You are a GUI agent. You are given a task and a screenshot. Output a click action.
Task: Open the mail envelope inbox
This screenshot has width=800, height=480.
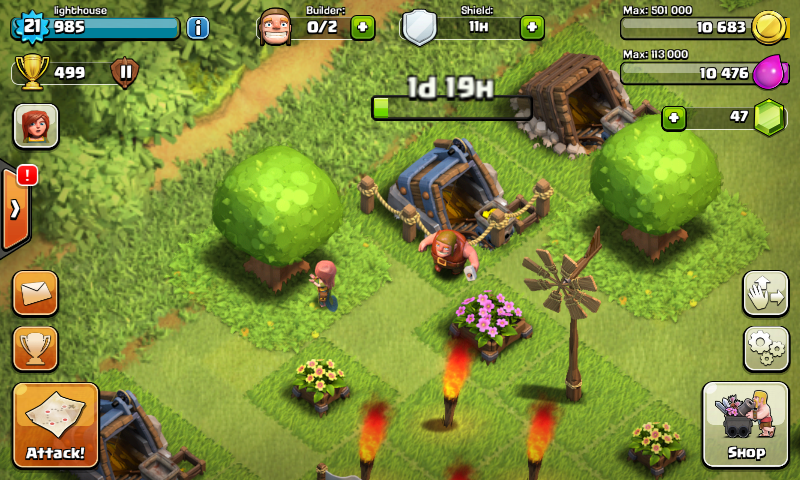pos(36,293)
